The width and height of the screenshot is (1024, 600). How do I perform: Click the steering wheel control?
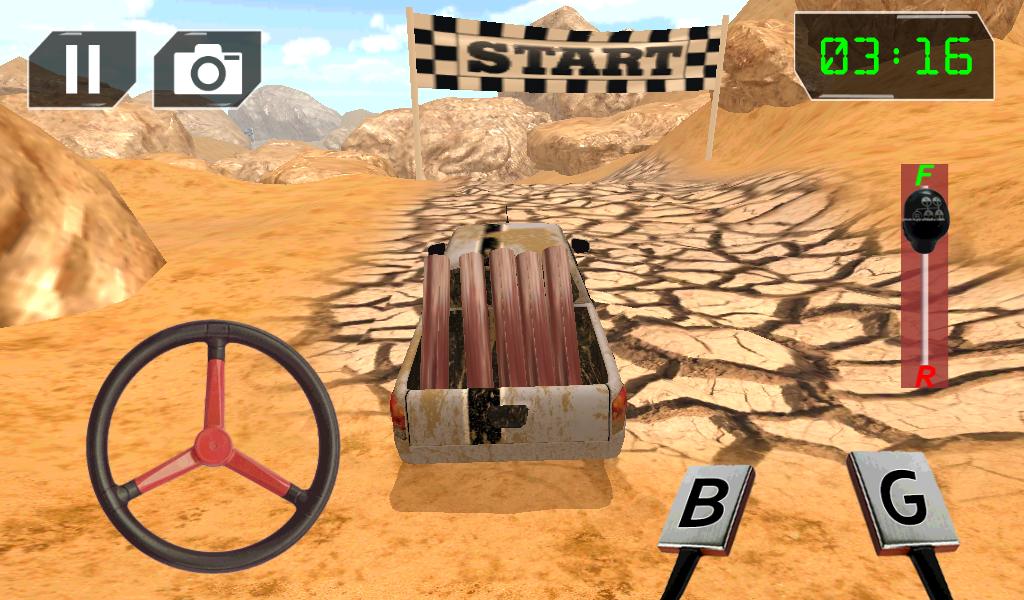pos(213,446)
